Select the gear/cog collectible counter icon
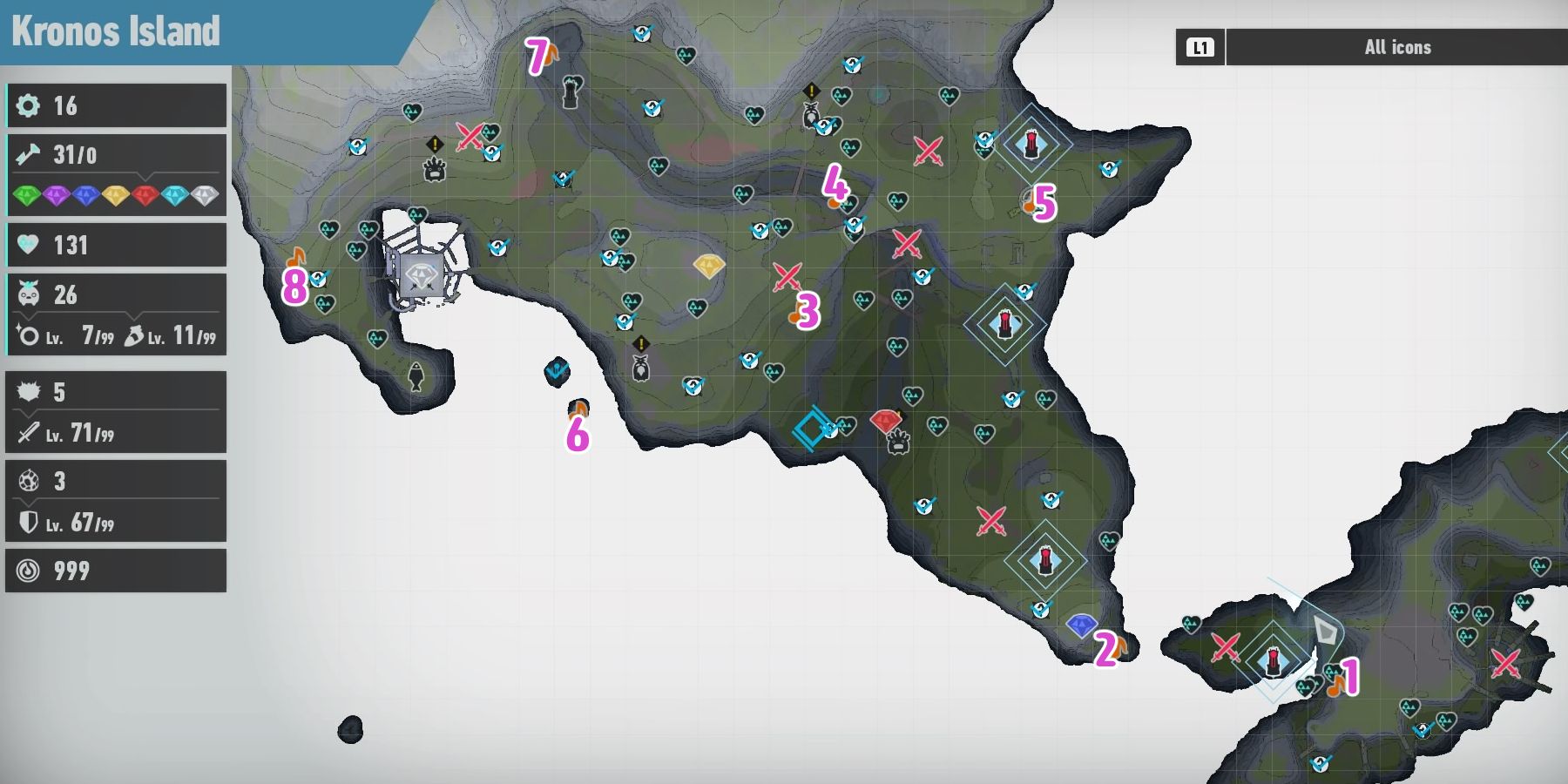 [x=29, y=106]
